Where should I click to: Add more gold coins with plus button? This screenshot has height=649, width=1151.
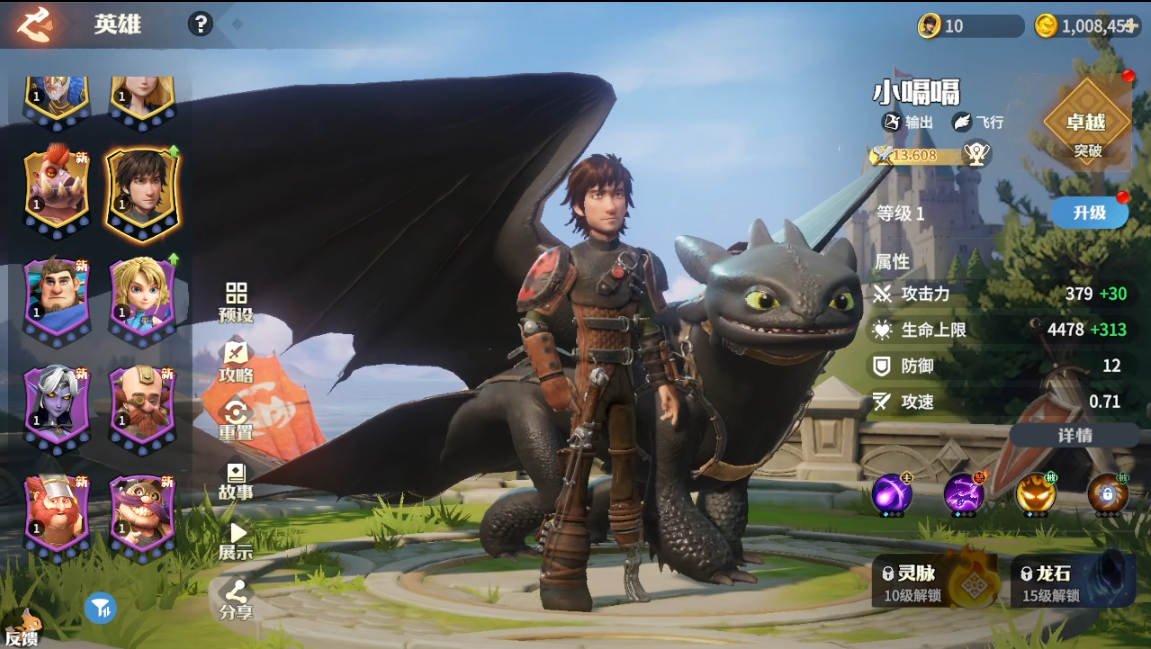[x=1131, y=26]
